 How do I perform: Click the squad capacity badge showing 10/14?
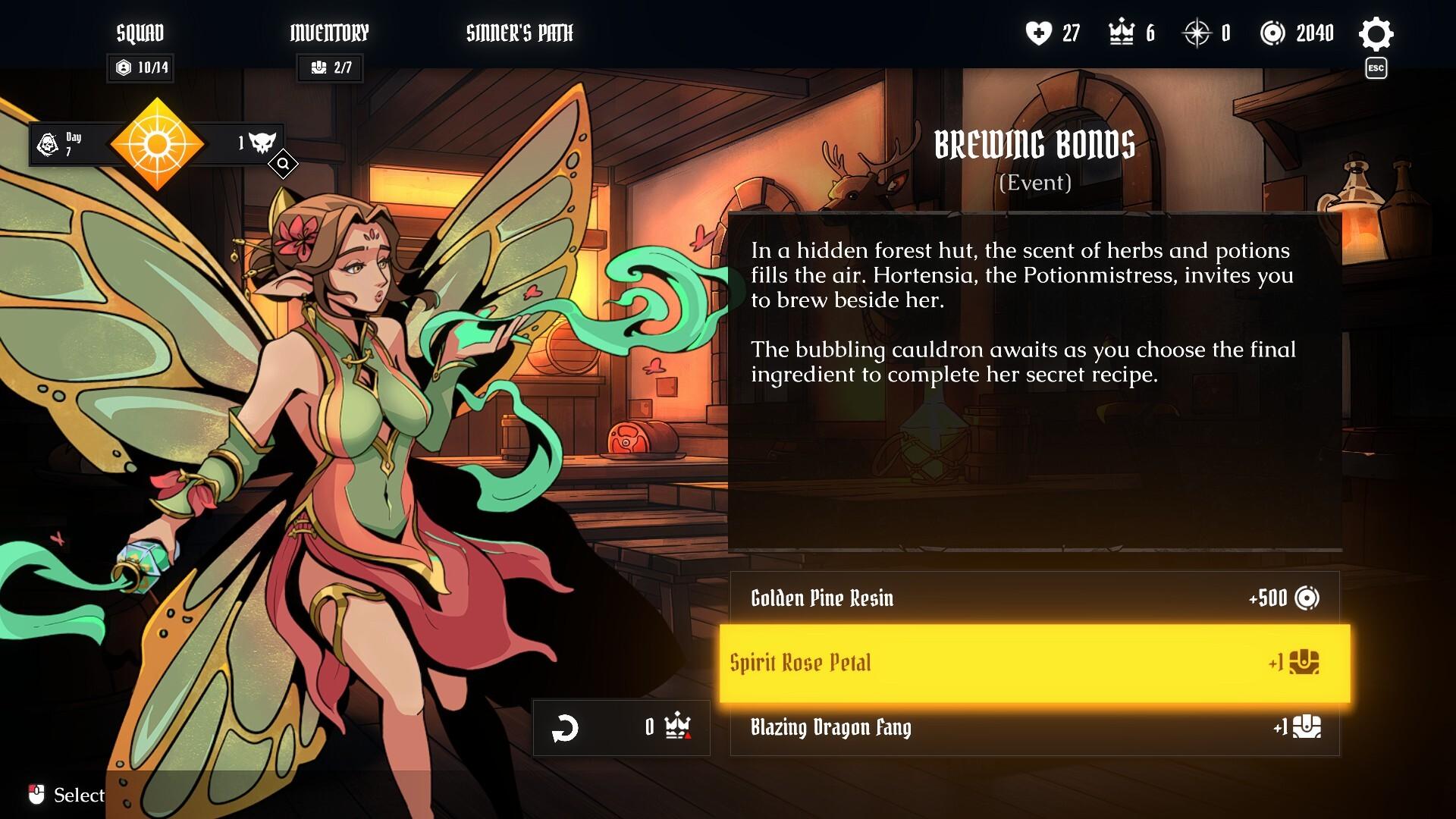tap(140, 68)
